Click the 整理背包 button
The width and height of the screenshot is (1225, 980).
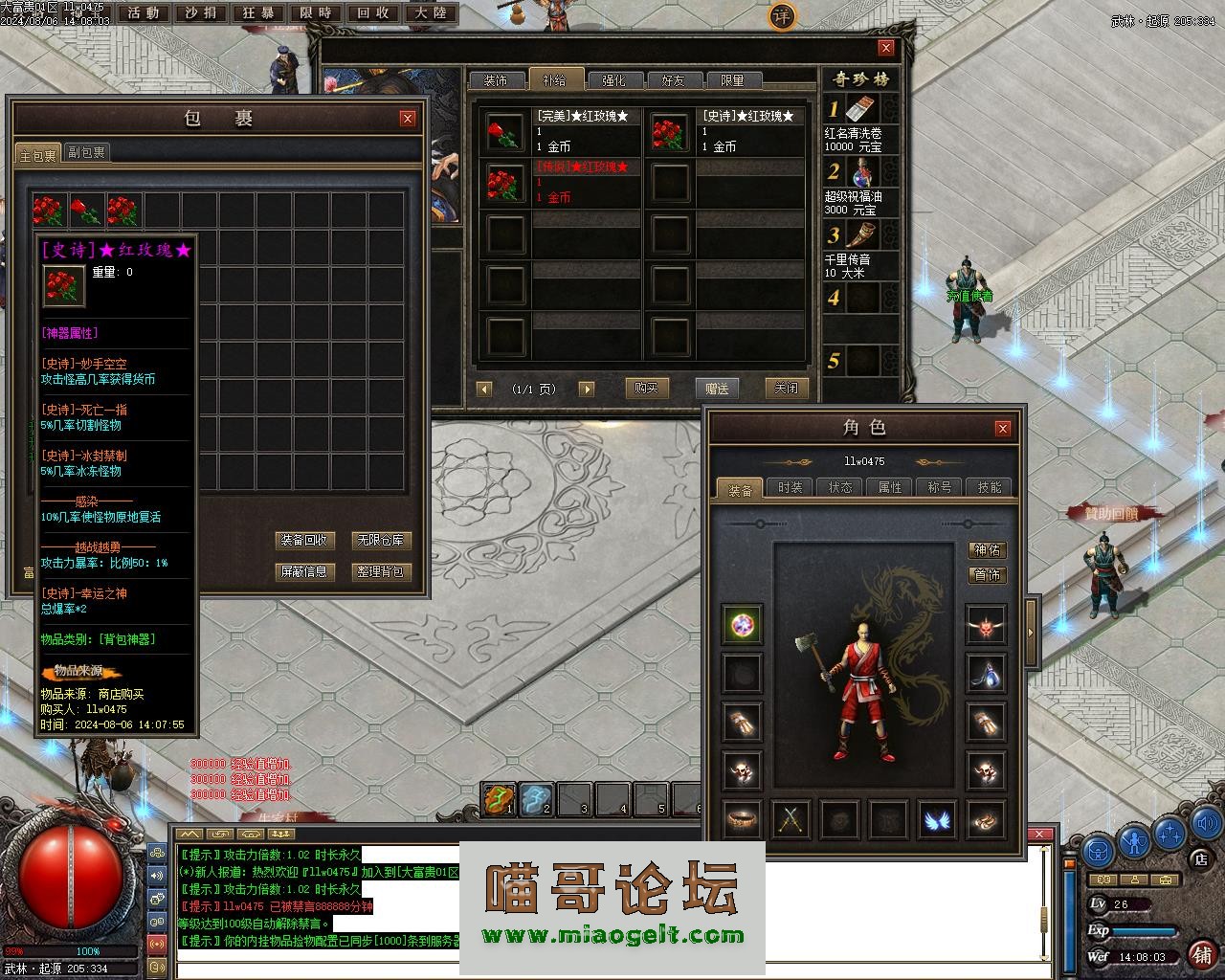coord(380,571)
